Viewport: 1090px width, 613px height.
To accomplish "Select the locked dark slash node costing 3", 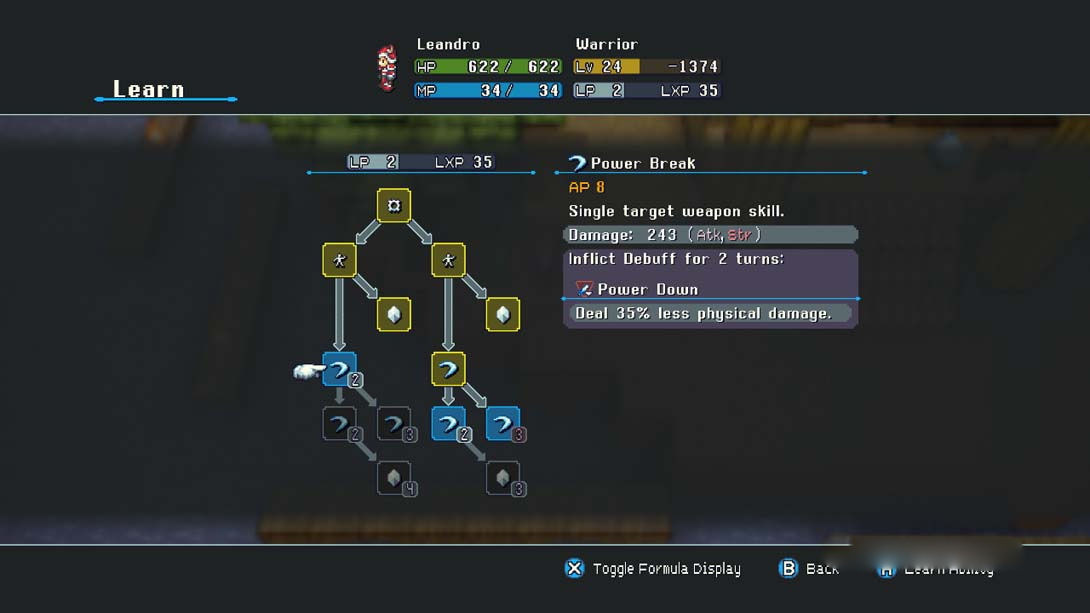I will (x=394, y=424).
